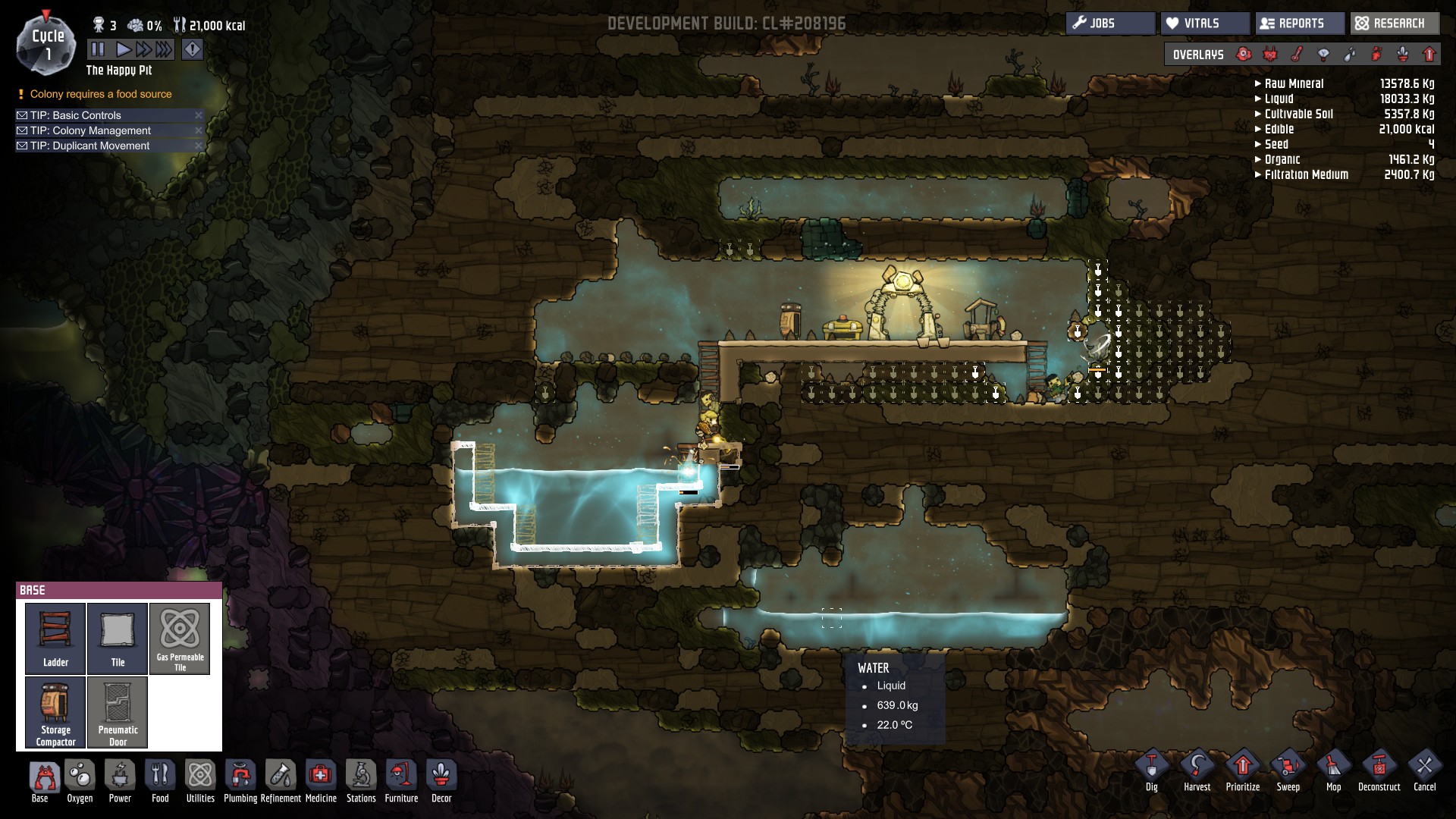Expand the Raw Mineral resource row
The height and width of the screenshot is (819, 1456).
click(1258, 84)
